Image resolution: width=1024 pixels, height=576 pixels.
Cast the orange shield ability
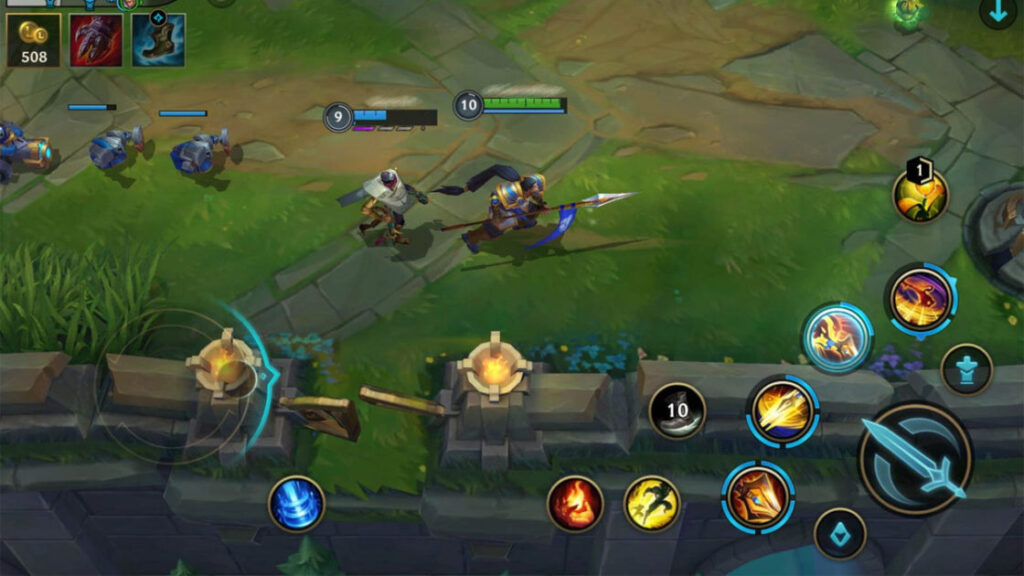click(x=757, y=496)
